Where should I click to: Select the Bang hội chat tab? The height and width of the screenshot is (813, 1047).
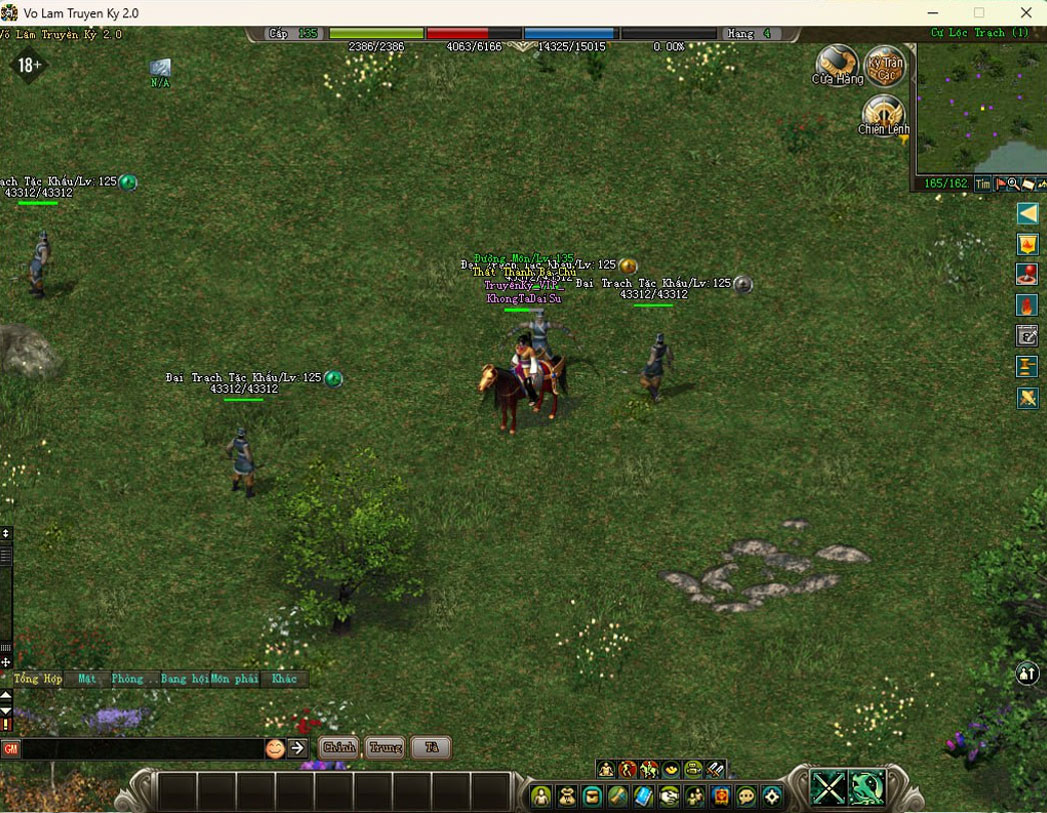pyautogui.click(x=185, y=678)
